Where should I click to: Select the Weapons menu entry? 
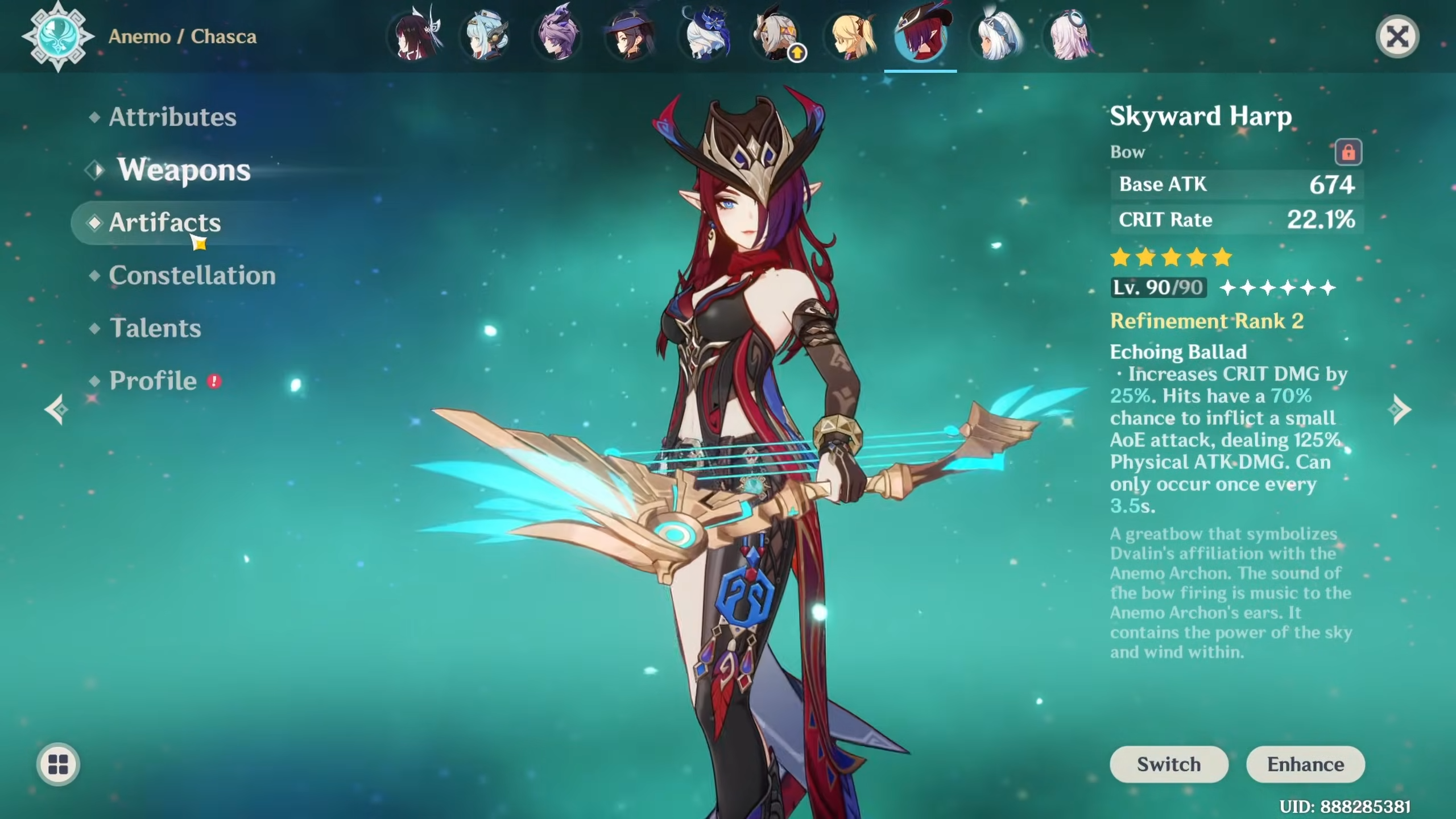point(184,170)
